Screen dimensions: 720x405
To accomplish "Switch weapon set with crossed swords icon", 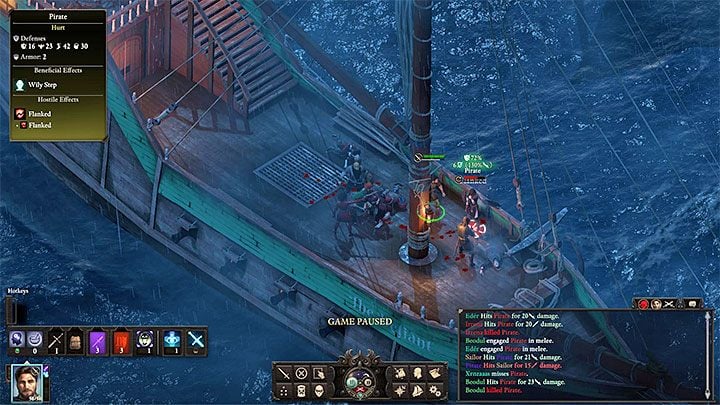I will click(x=57, y=339).
